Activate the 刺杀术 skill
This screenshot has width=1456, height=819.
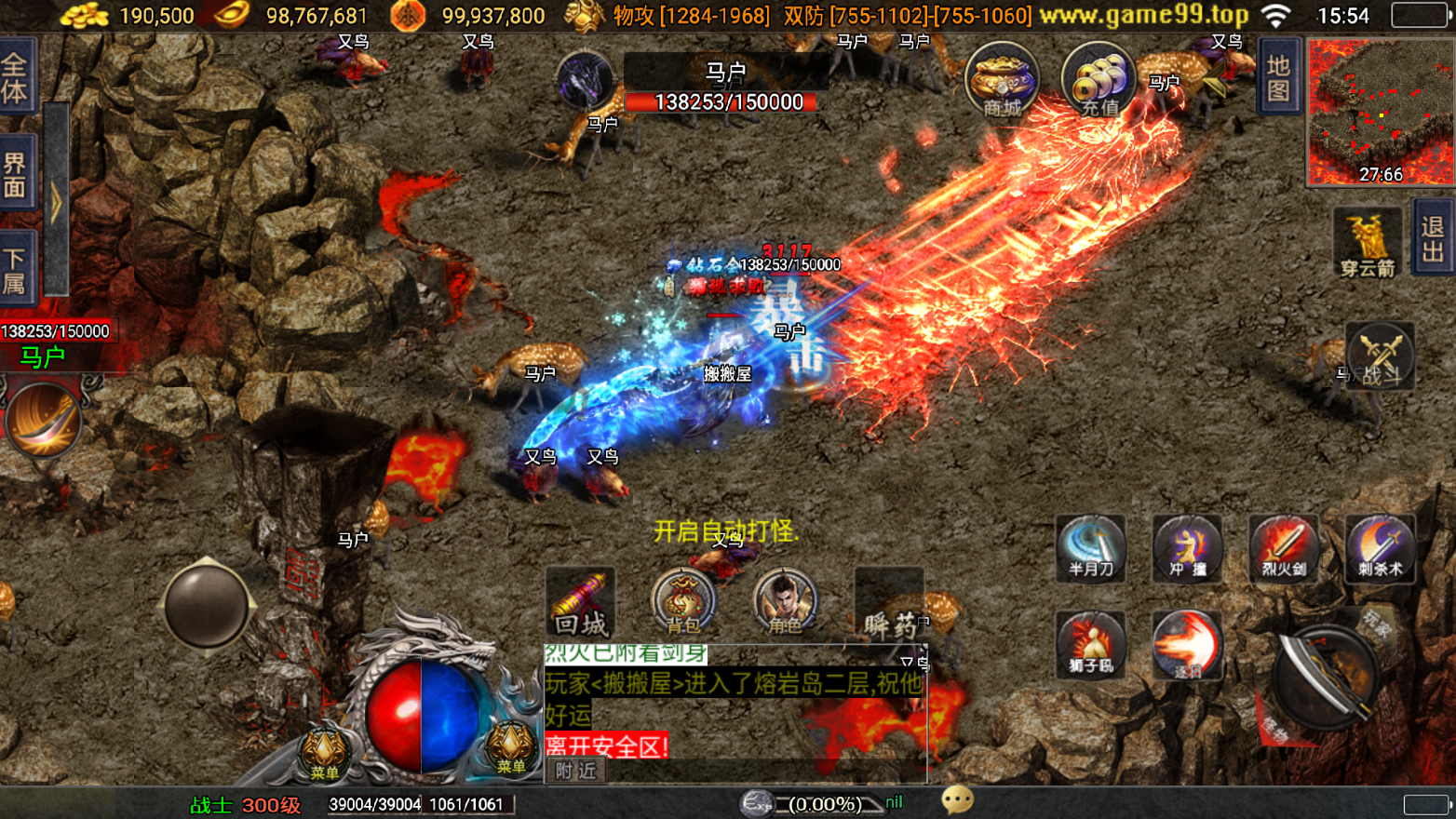pyautogui.click(x=1380, y=548)
